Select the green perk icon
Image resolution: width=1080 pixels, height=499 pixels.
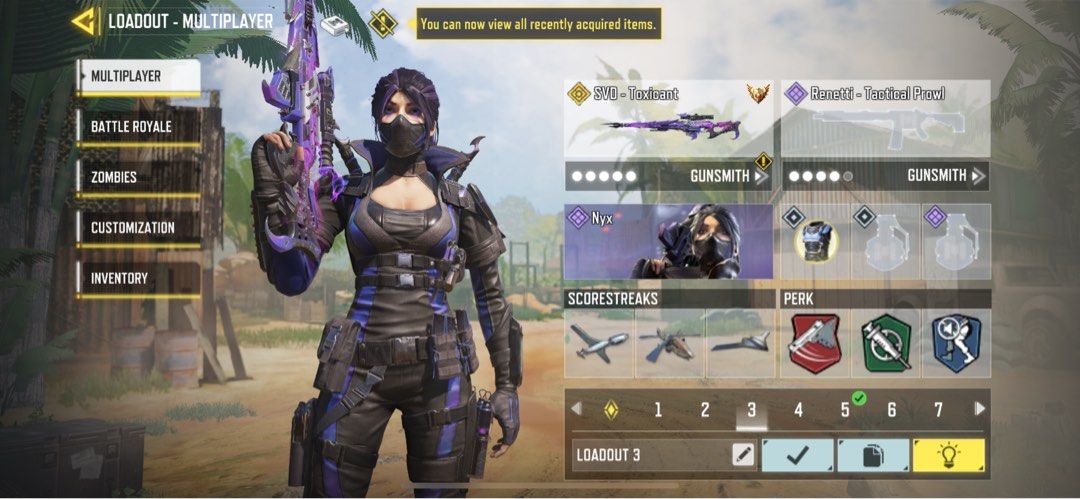885,343
